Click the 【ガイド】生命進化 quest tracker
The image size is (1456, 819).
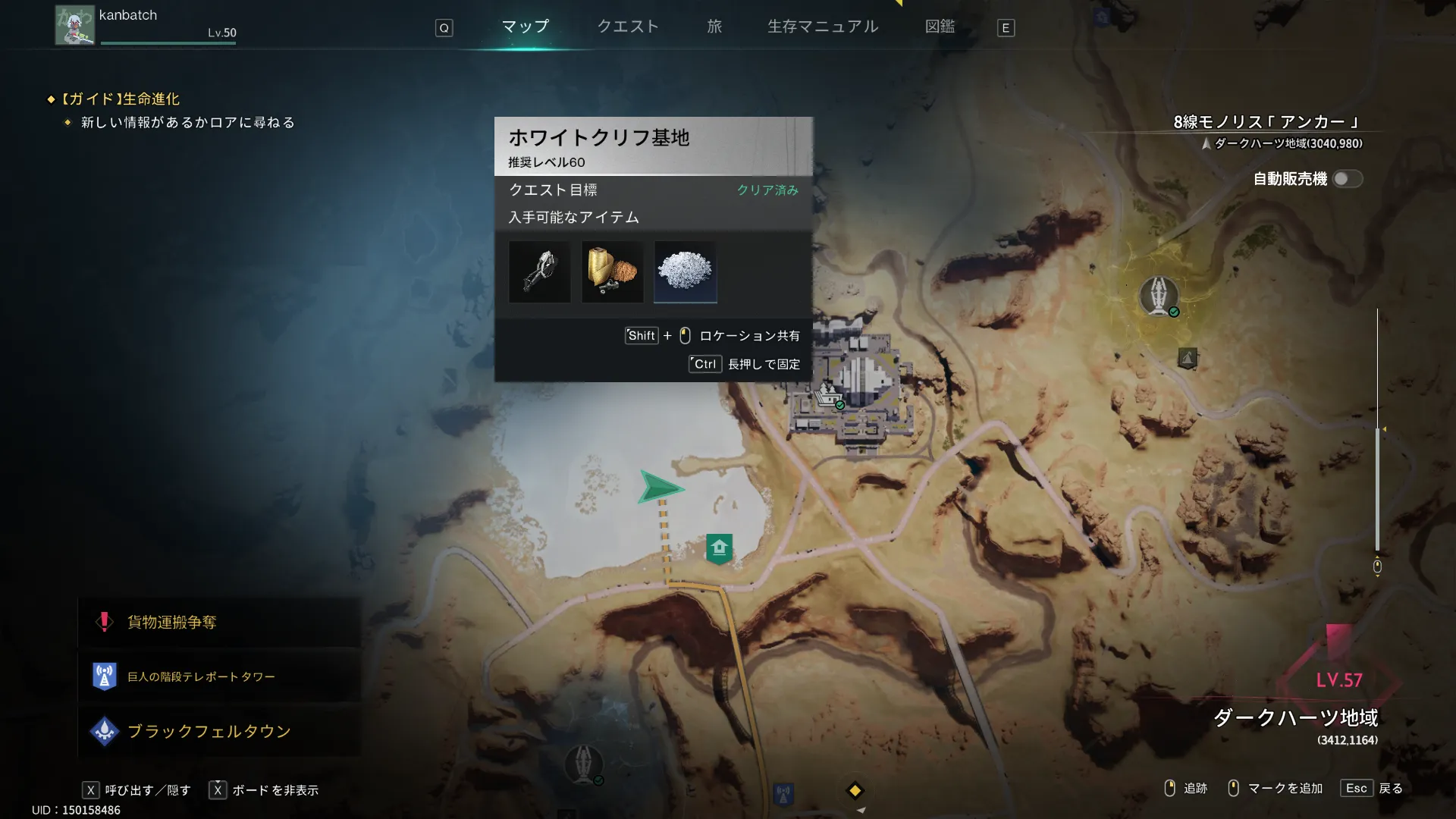tap(121, 99)
